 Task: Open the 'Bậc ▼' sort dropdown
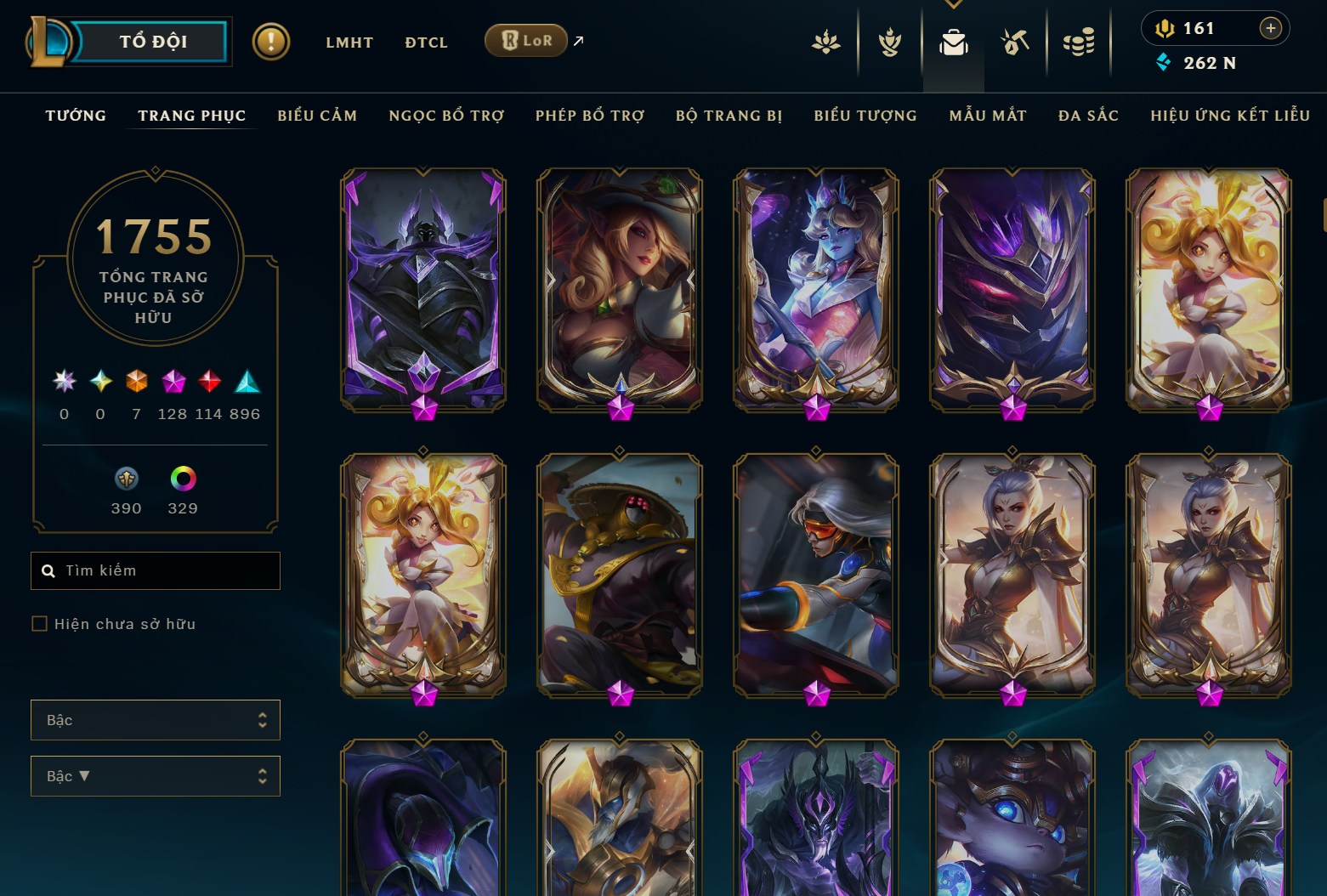(x=156, y=775)
